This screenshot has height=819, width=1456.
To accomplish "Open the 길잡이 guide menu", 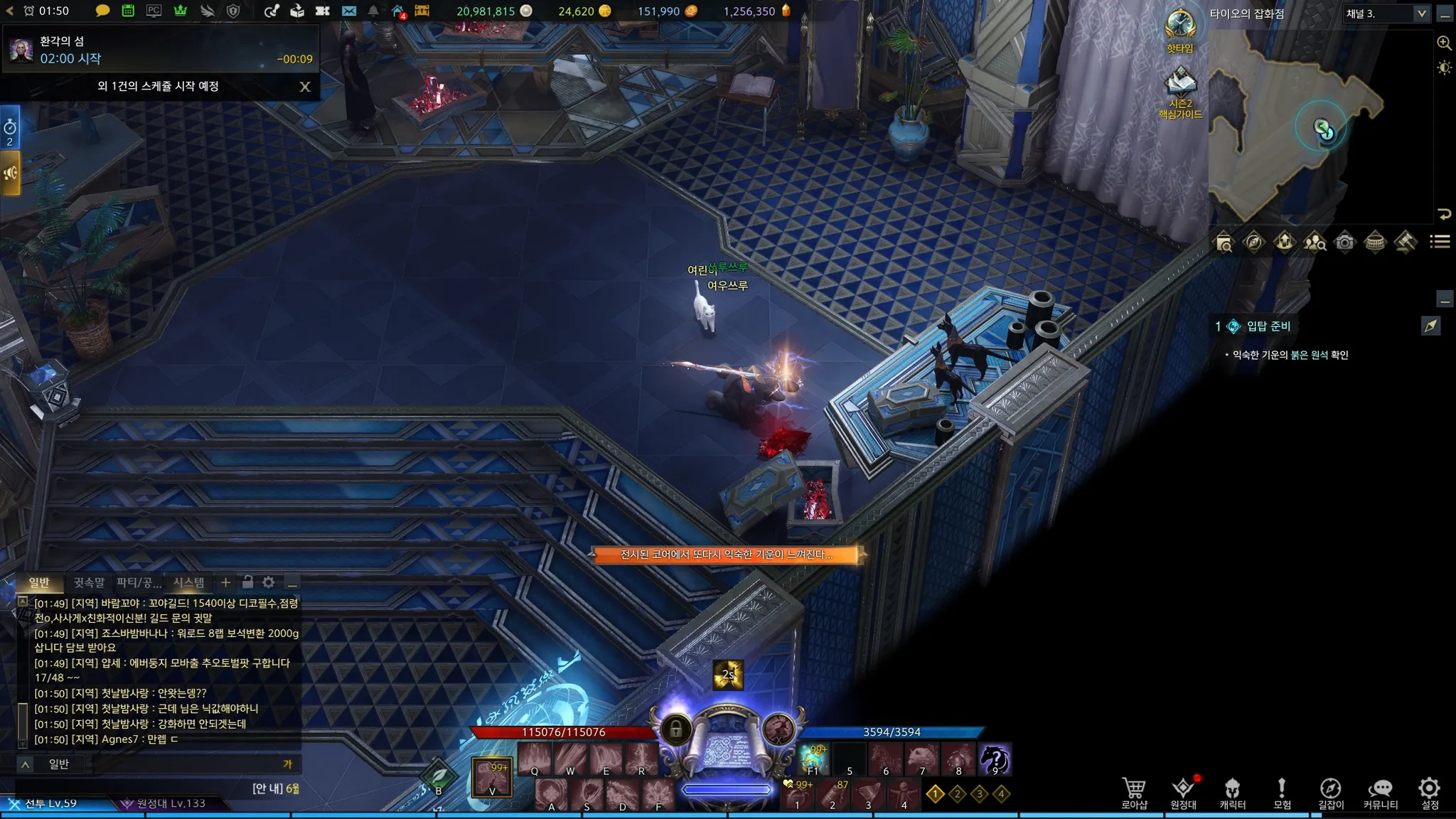I will (x=1330, y=793).
